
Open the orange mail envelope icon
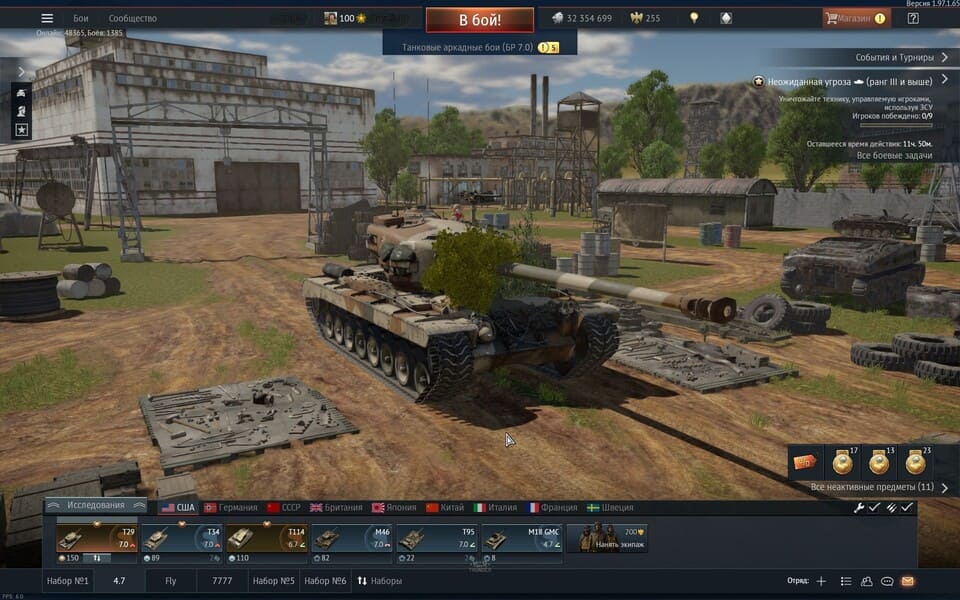pos(908,581)
